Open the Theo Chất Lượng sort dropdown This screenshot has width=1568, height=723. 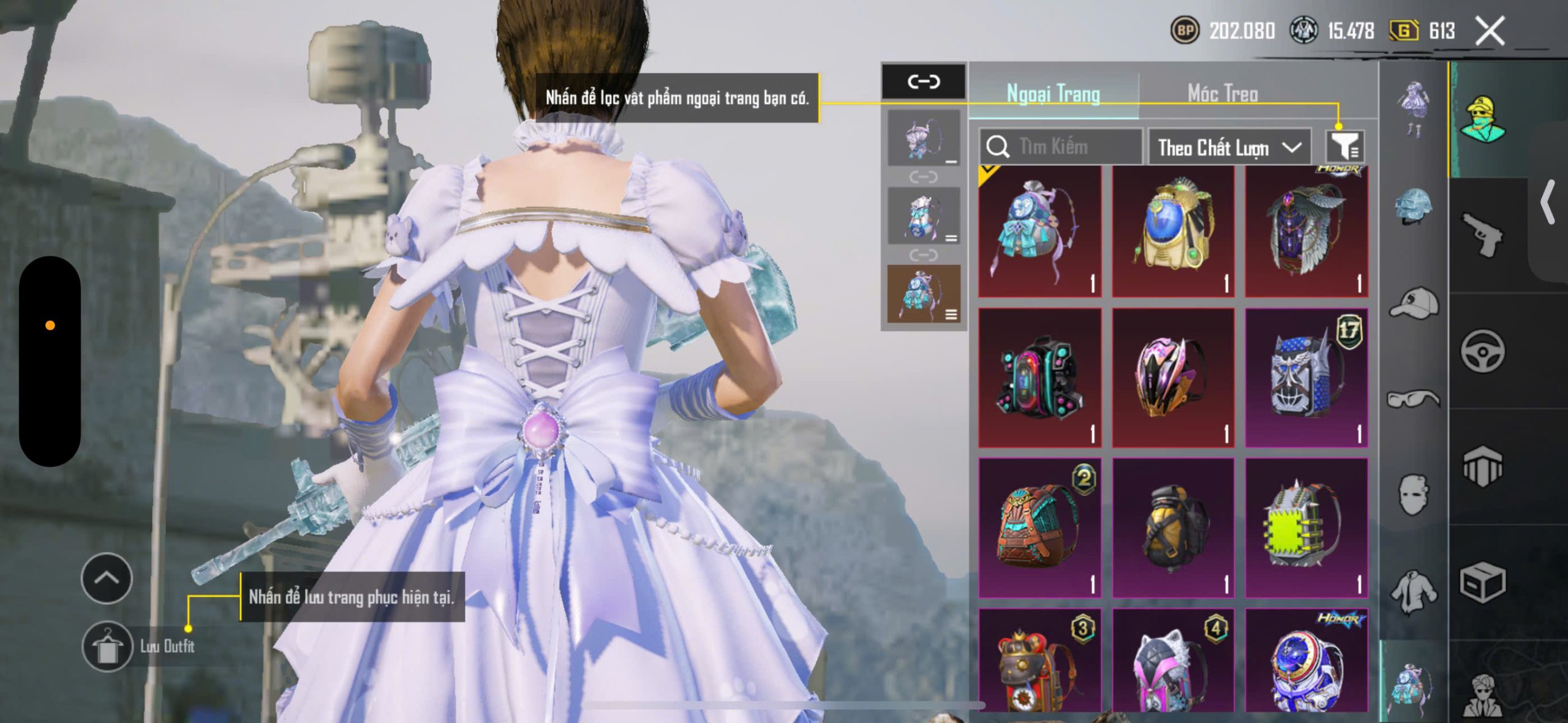(1229, 148)
